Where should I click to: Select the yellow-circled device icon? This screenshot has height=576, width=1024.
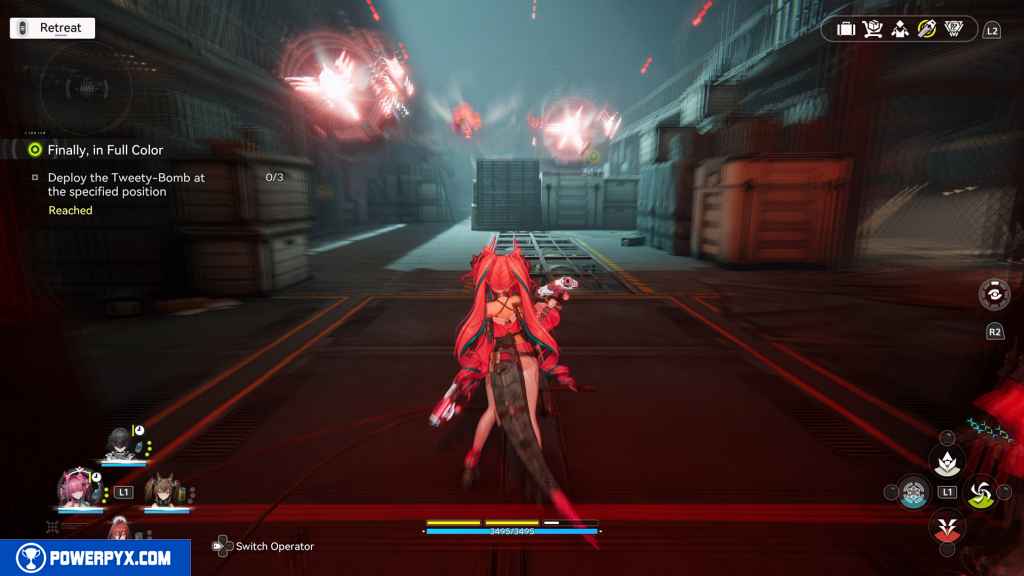click(x=927, y=30)
